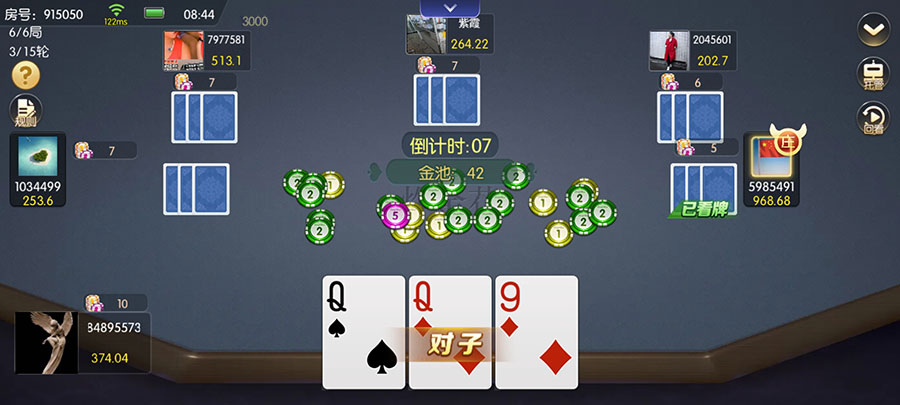View player 1034499's island avatar
900x405 pixels.
38,157
